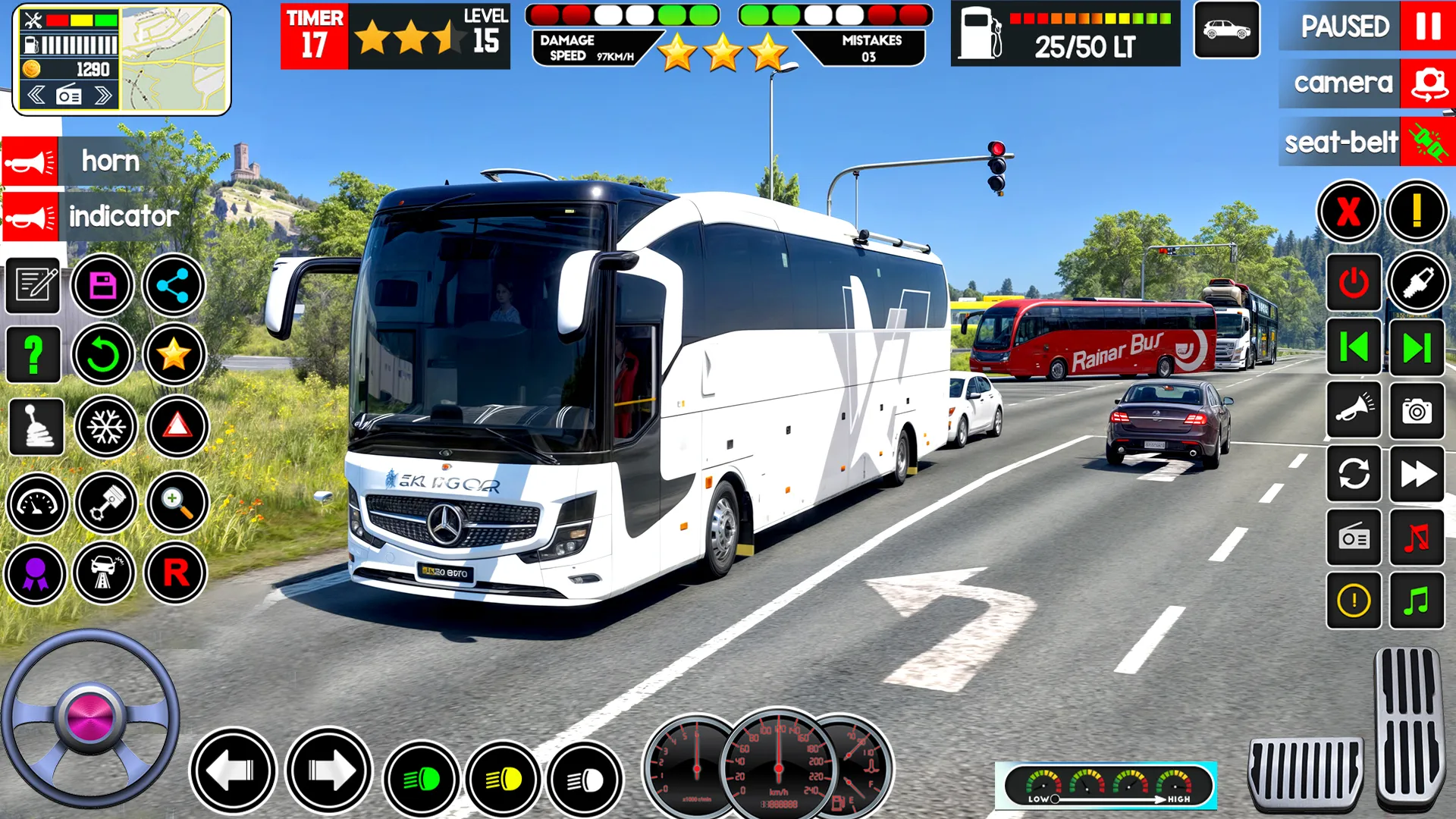Open the piston engine settings icon
This screenshot has width=1456, height=819.
(x=106, y=504)
